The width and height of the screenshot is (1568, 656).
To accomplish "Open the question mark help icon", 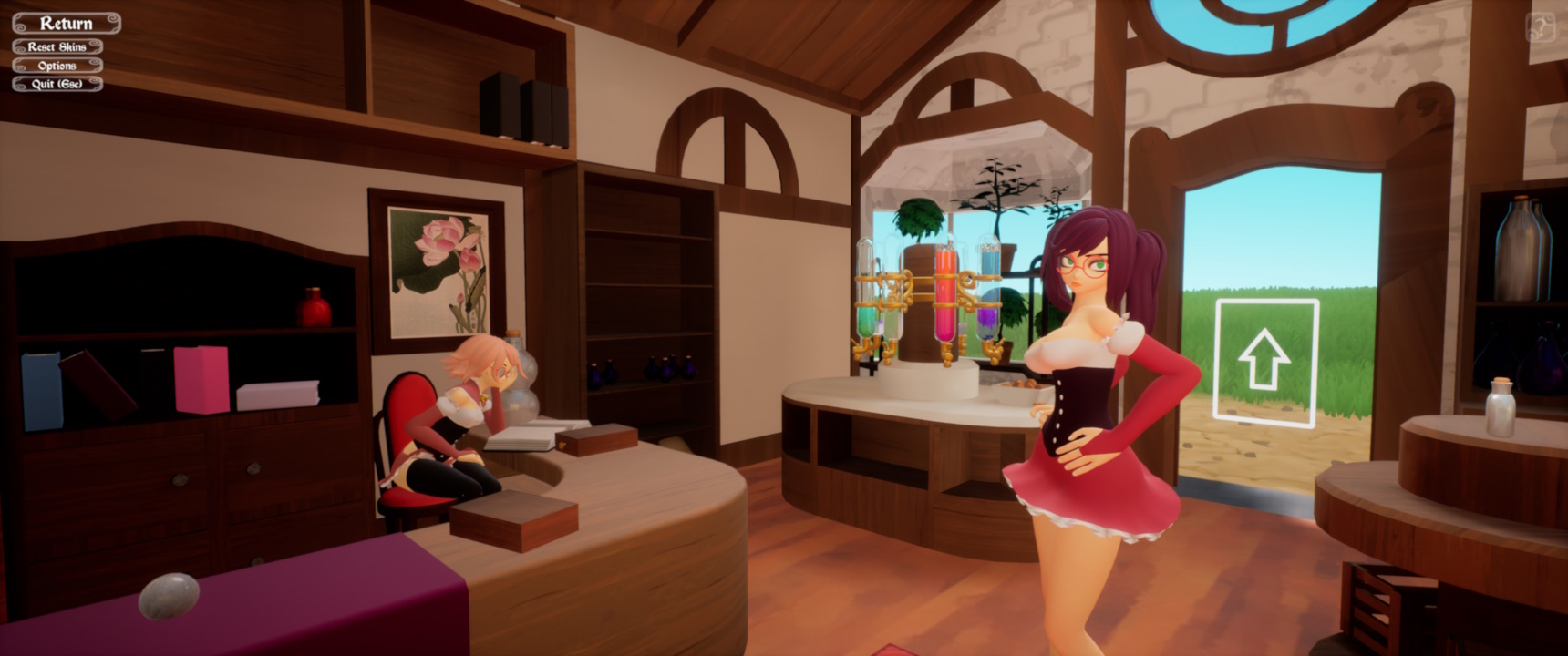I will [x=1541, y=27].
